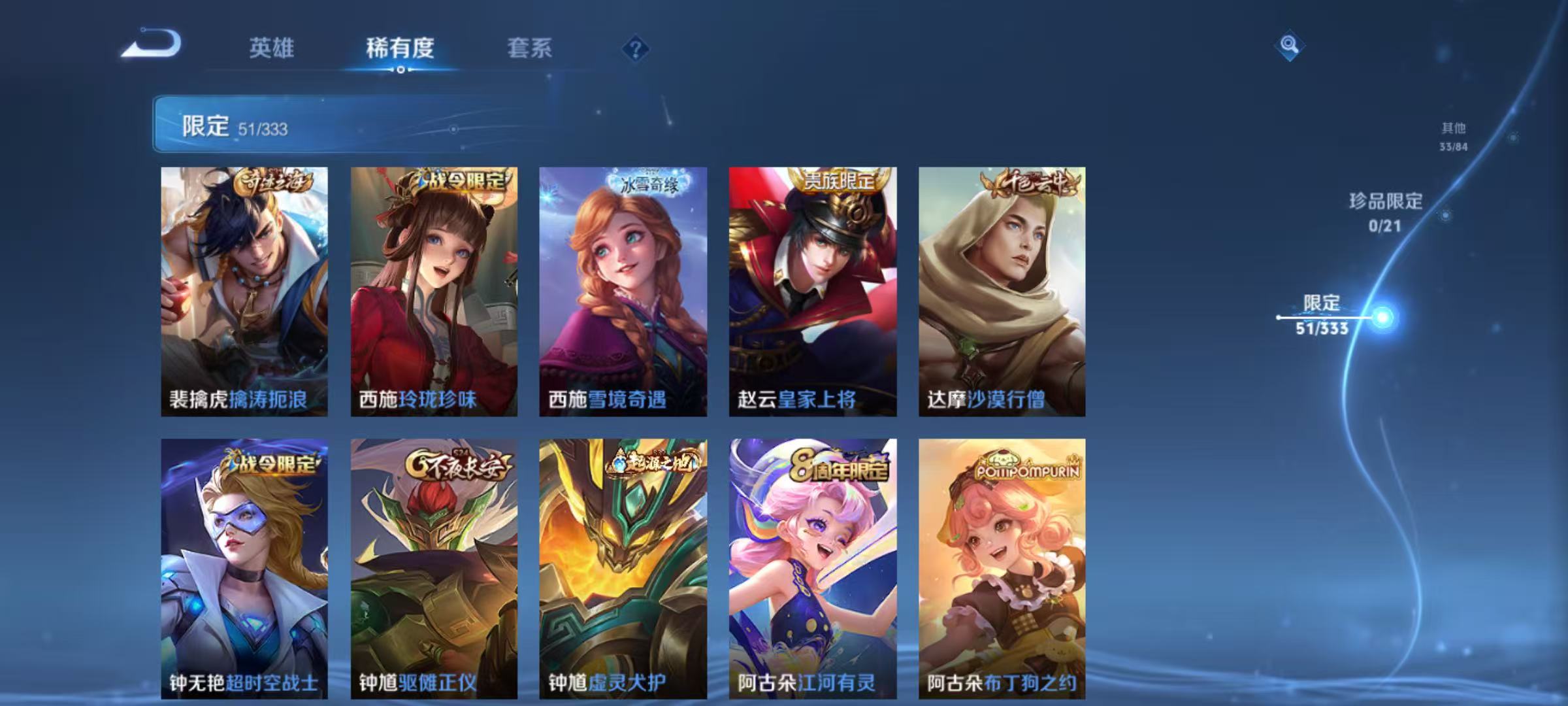Pick the 赵云 皇家上将 skin card

[813, 292]
